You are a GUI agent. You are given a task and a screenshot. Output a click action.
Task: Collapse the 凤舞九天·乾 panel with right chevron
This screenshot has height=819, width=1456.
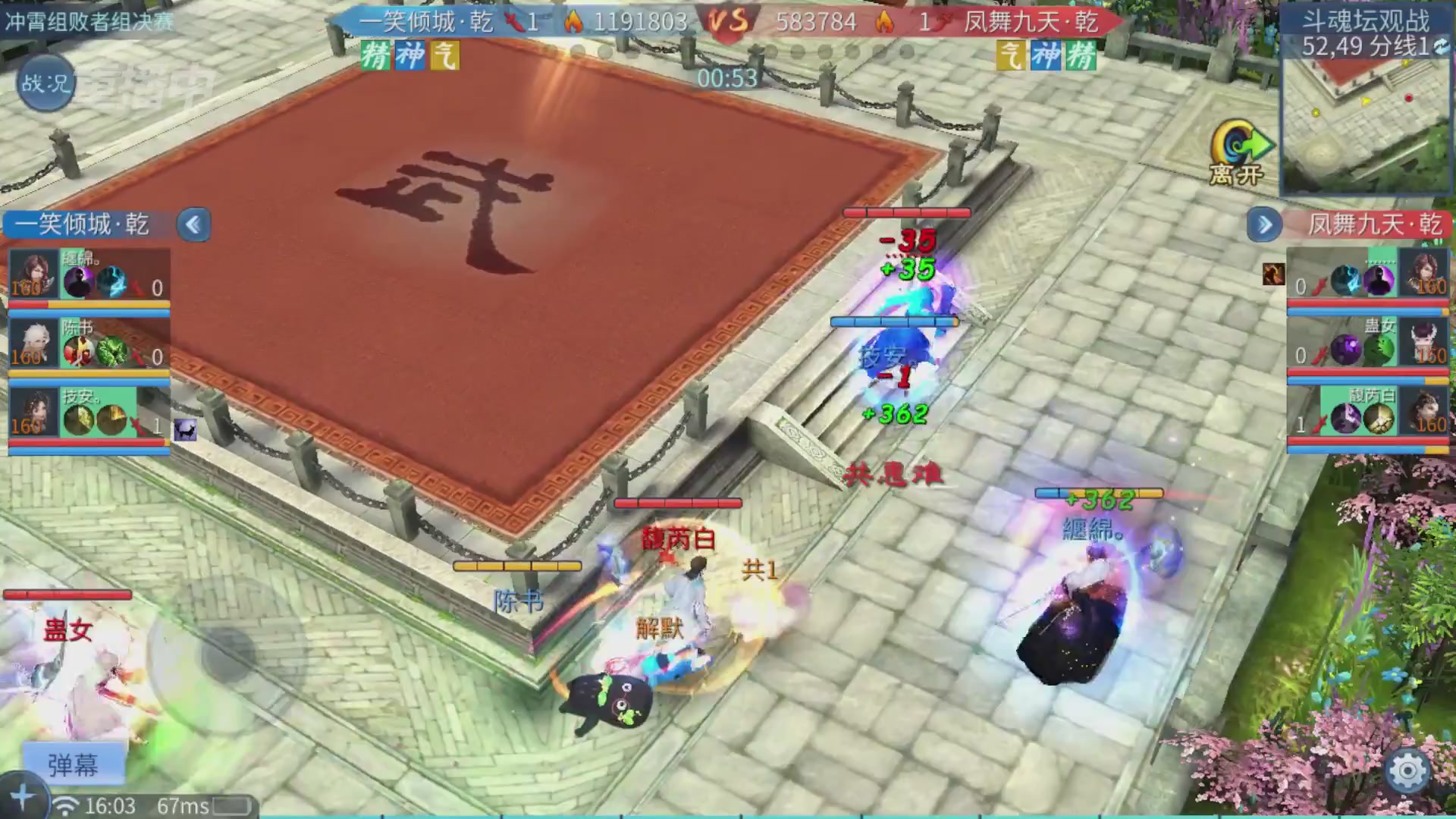[x=1263, y=224]
